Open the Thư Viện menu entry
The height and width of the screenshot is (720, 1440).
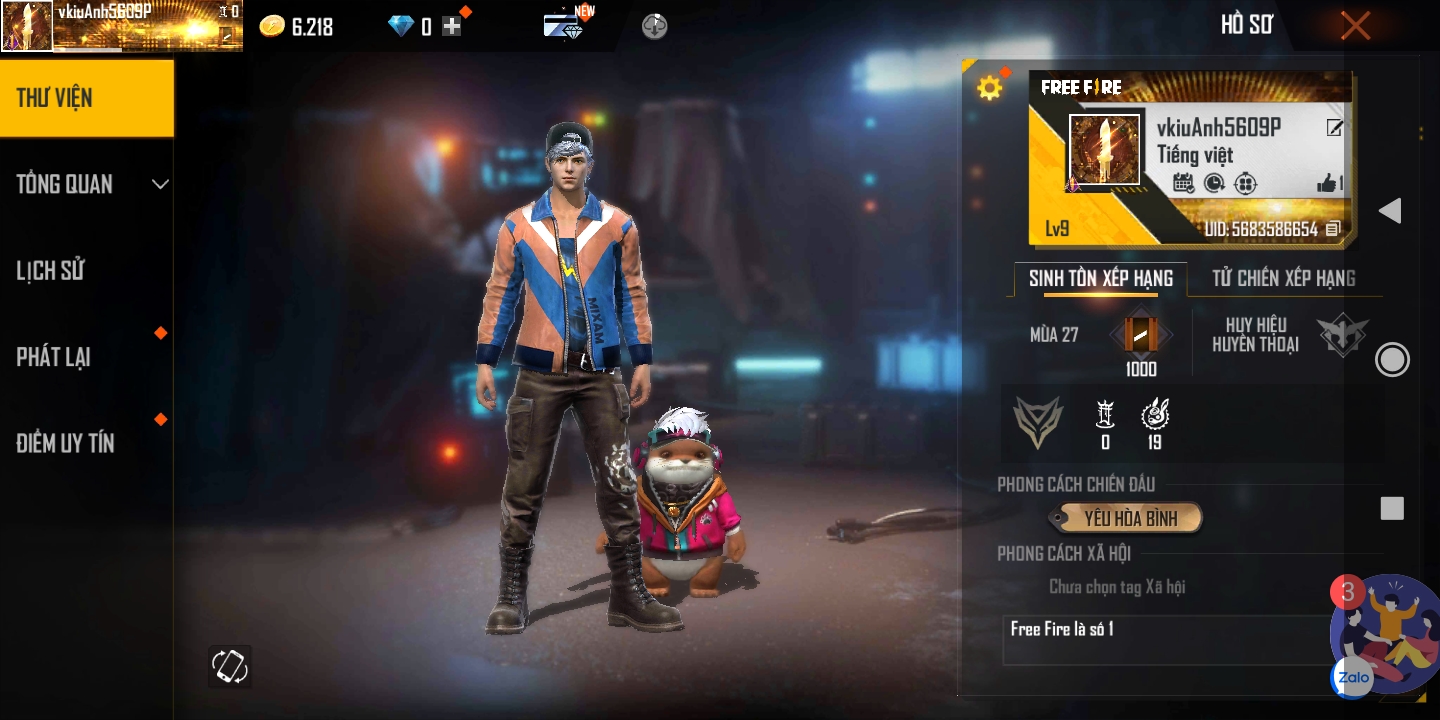[86, 98]
